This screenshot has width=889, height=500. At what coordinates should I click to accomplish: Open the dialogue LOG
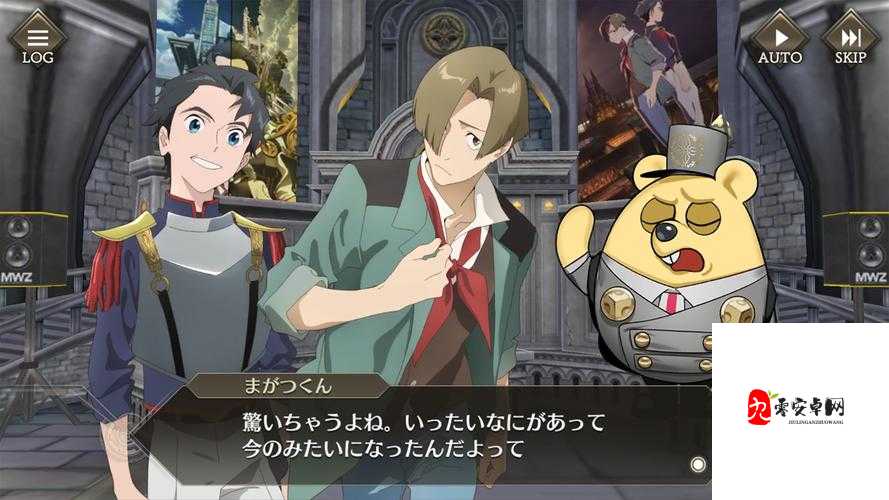coord(37,39)
